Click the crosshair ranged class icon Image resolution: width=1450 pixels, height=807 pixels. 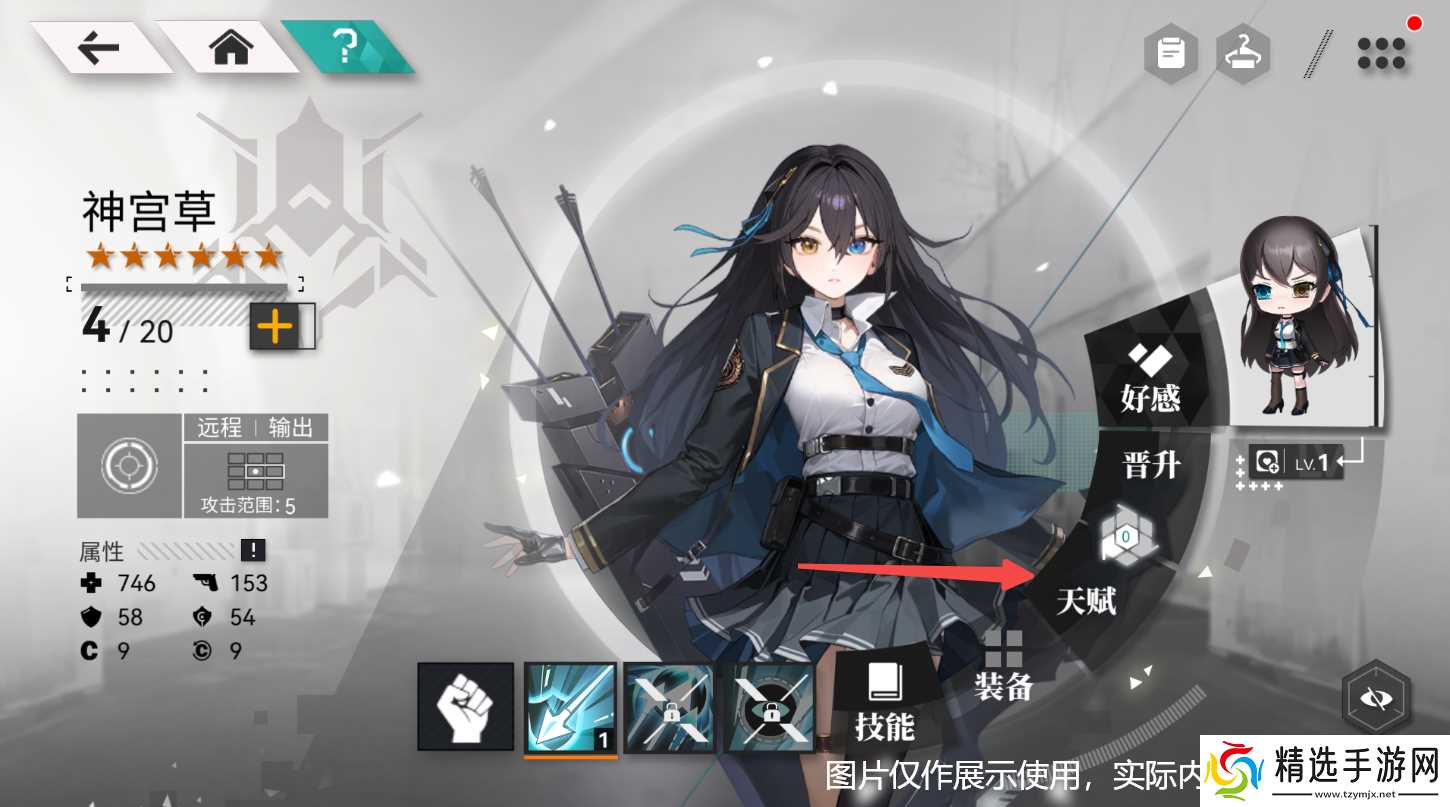pos(130,466)
